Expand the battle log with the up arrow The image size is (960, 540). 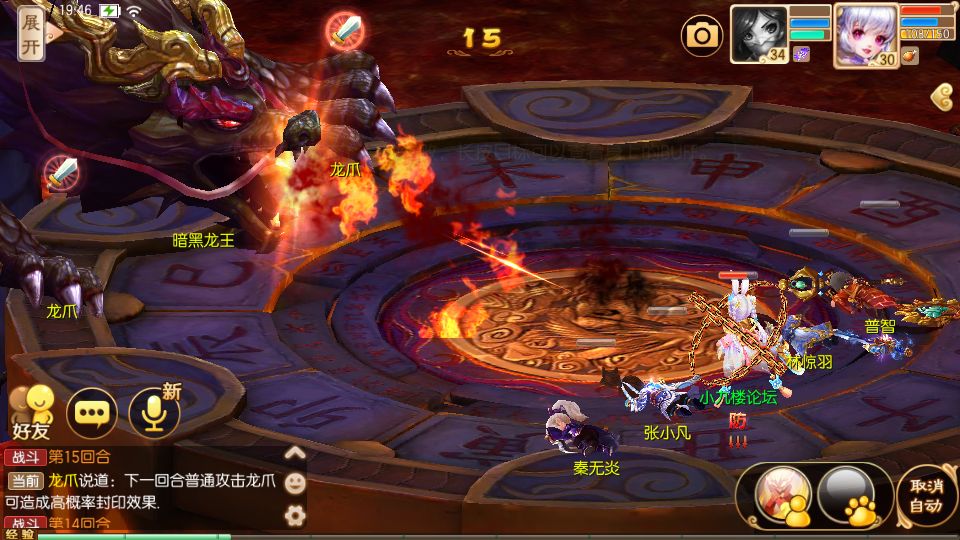(x=295, y=452)
